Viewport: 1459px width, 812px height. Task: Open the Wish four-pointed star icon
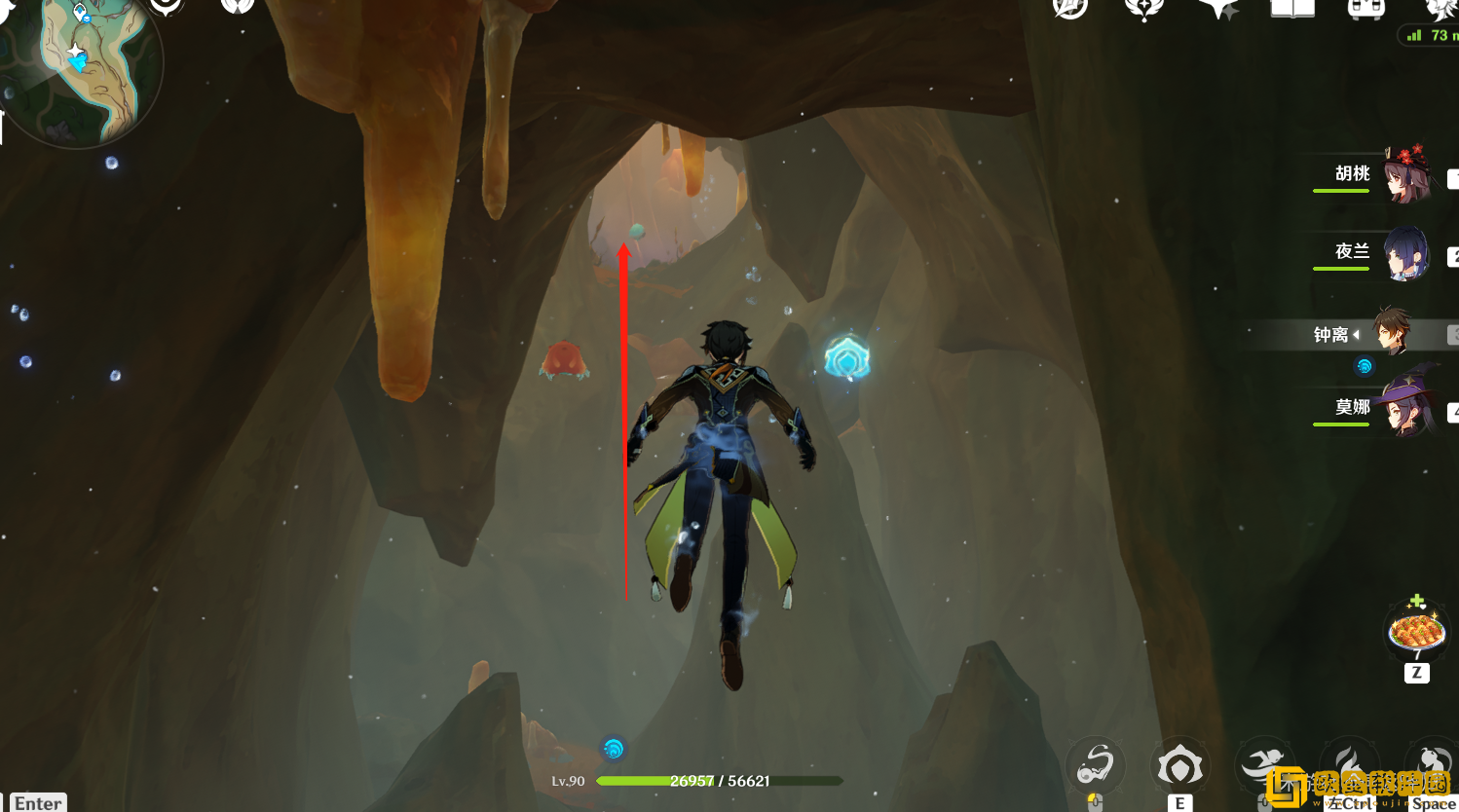tap(1218, 8)
